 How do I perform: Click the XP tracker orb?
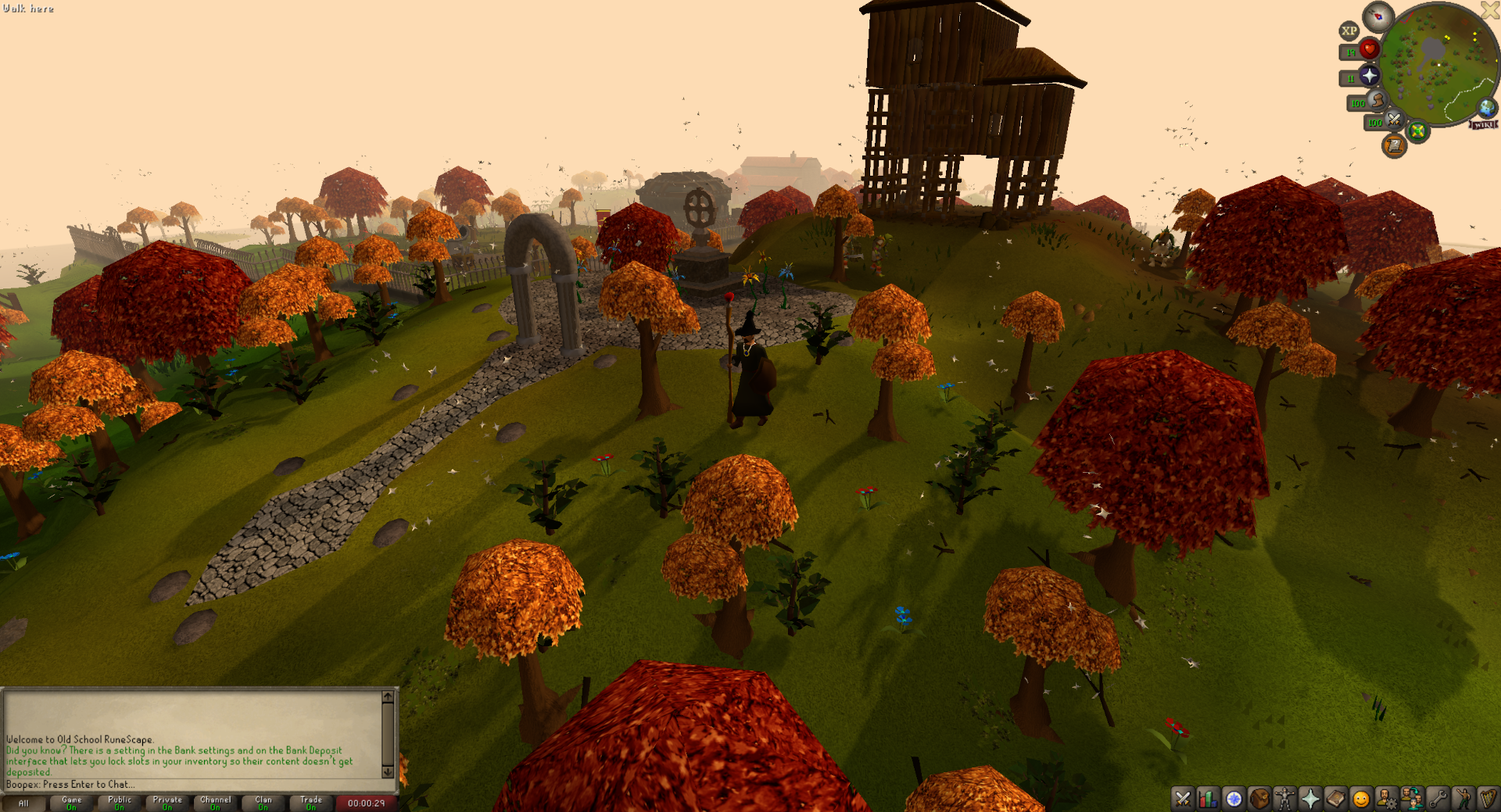[x=1349, y=31]
